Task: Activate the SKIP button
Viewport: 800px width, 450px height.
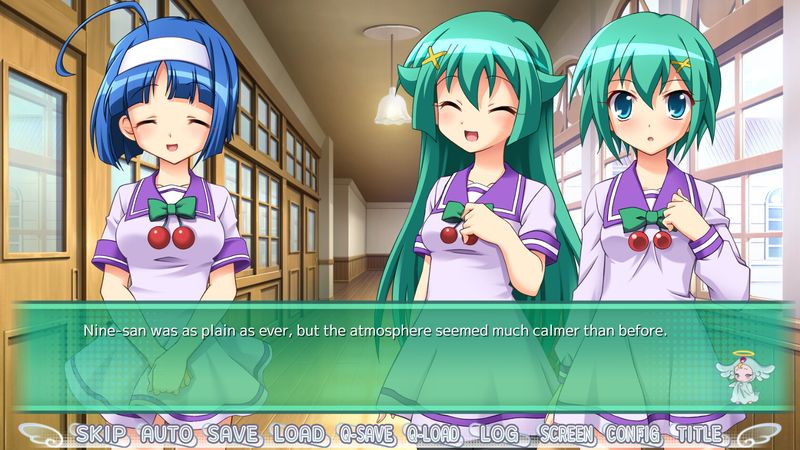Action: pos(105,435)
